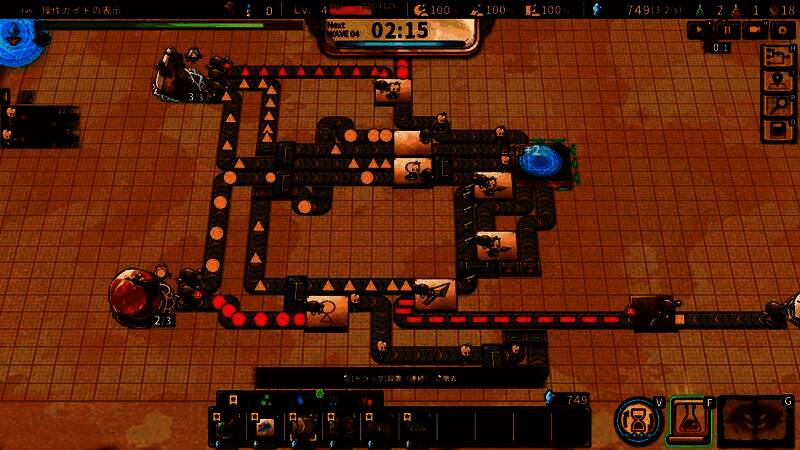The image size is (800, 450).
Task: Switch to the blue droplet build tab
Action: pyautogui.click(x=302, y=398)
